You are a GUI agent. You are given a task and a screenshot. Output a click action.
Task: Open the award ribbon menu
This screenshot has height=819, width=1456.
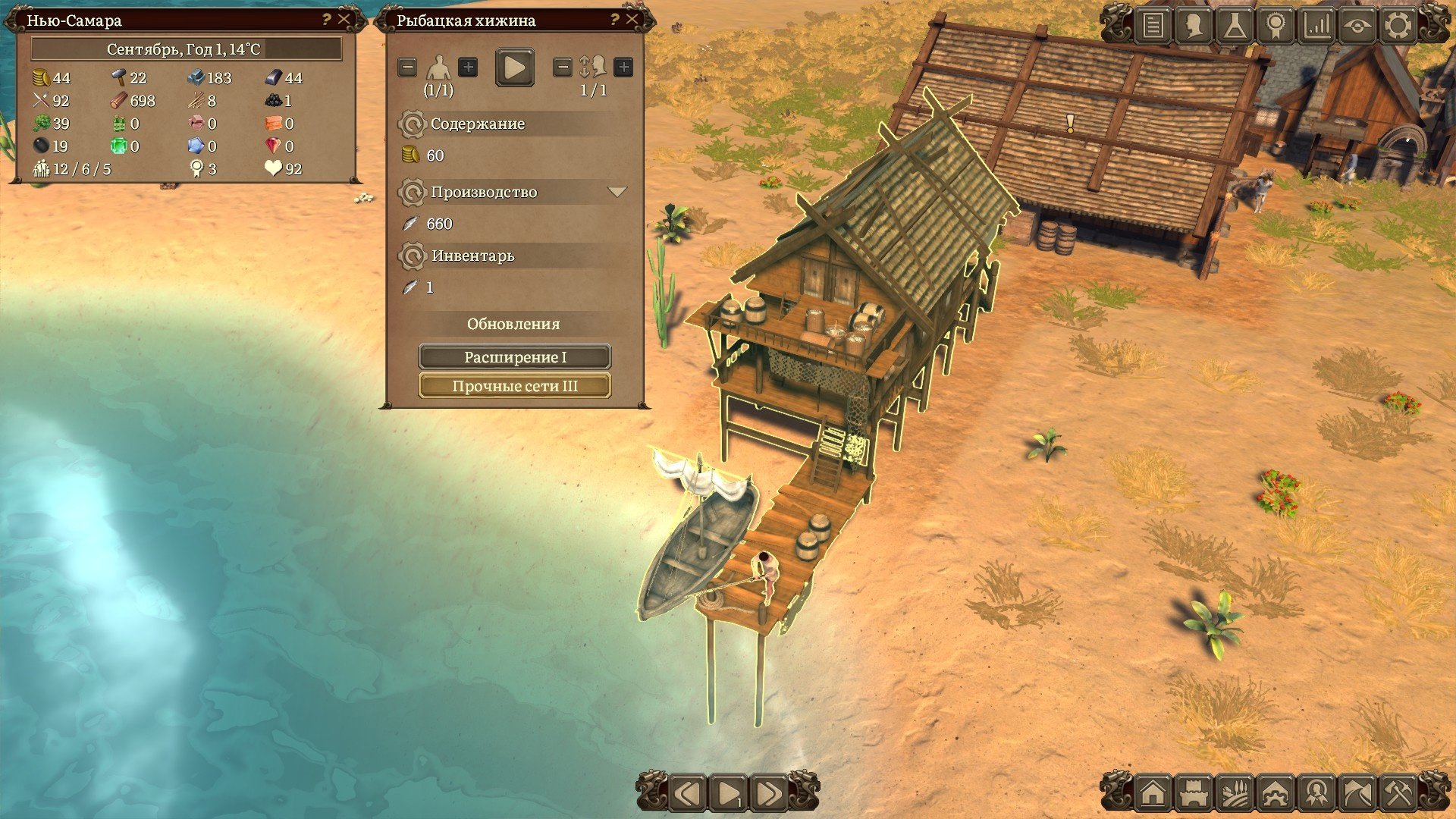tap(1276, 26)
